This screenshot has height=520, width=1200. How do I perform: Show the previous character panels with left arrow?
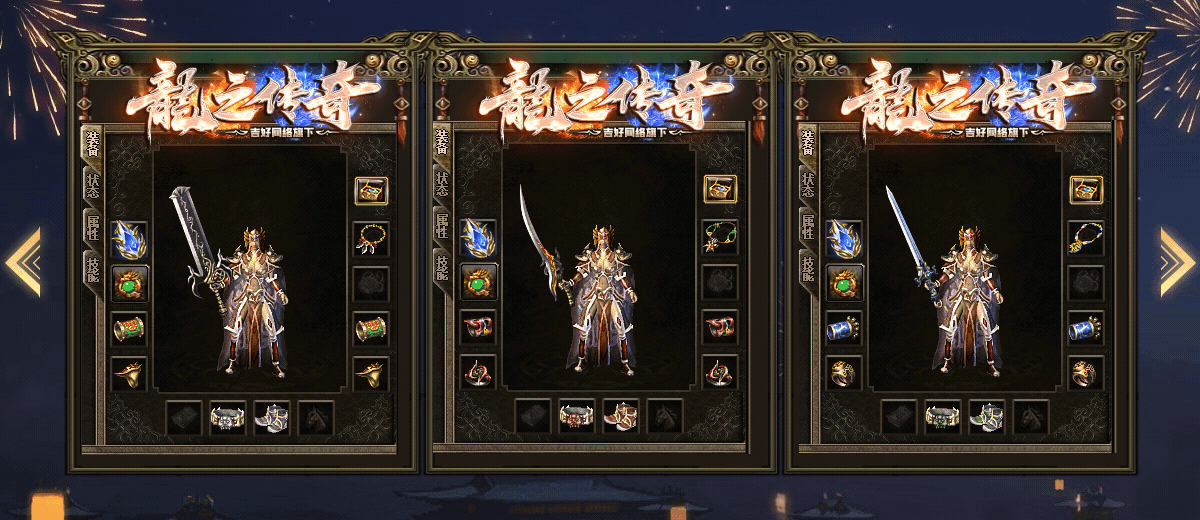[24, 262]
